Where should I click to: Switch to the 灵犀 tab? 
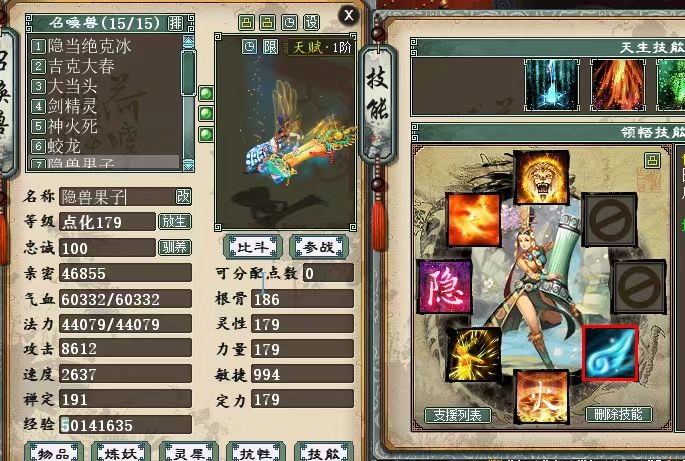[x=188, y=453]
